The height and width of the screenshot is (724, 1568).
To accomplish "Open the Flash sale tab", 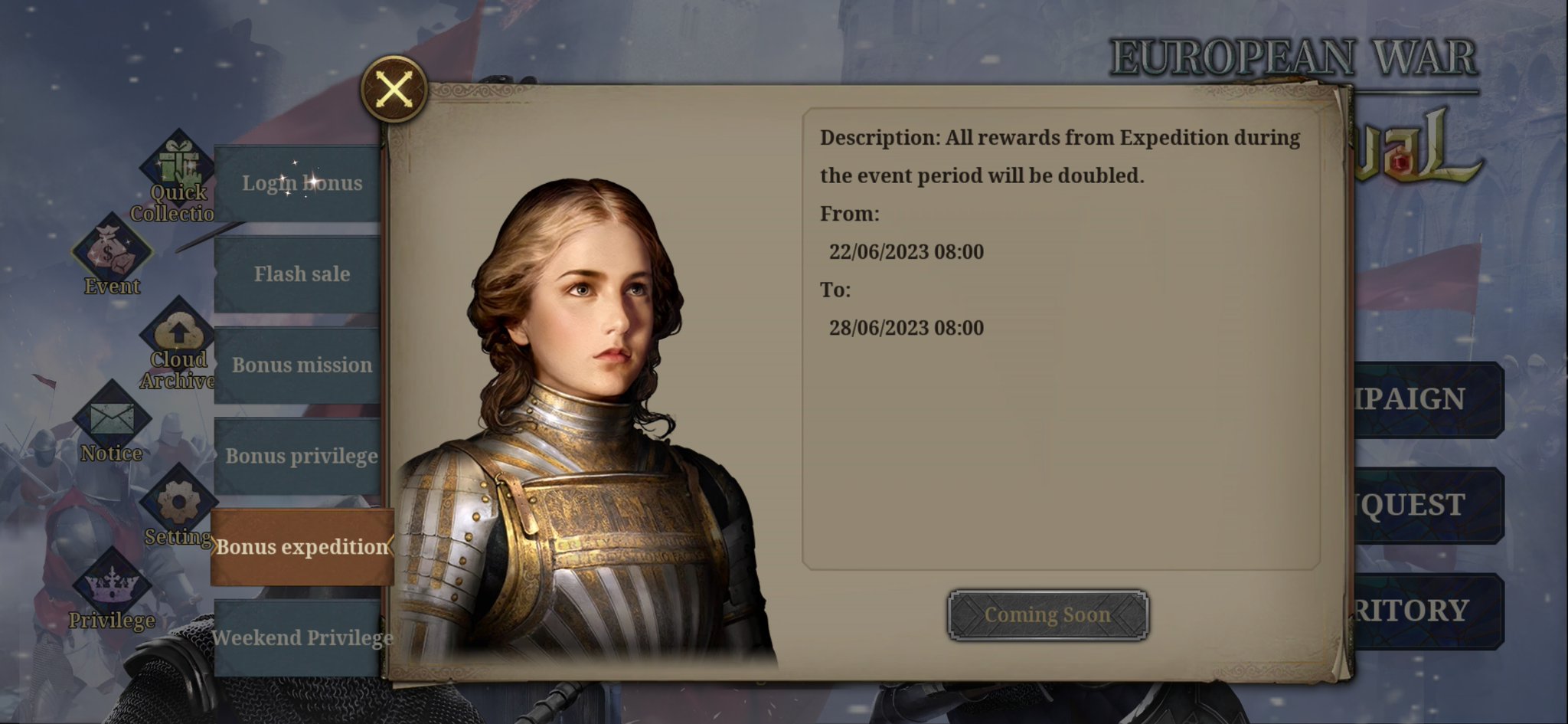I will point(301,274).
